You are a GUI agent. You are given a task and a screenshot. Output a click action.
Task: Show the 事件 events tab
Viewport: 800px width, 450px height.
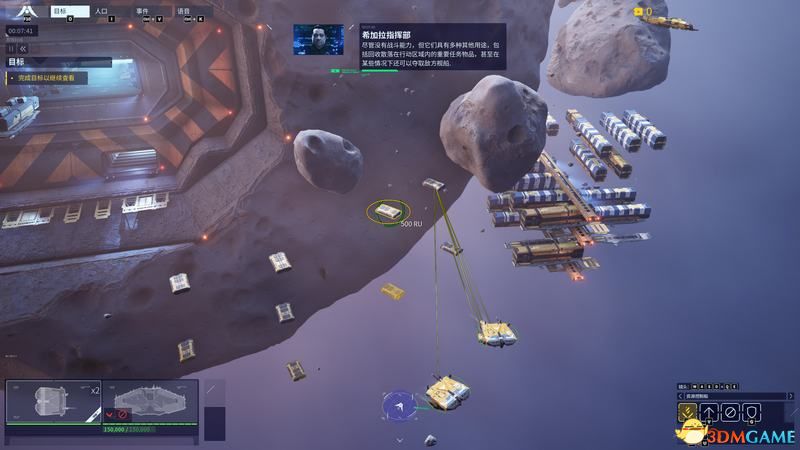[149, 13]
